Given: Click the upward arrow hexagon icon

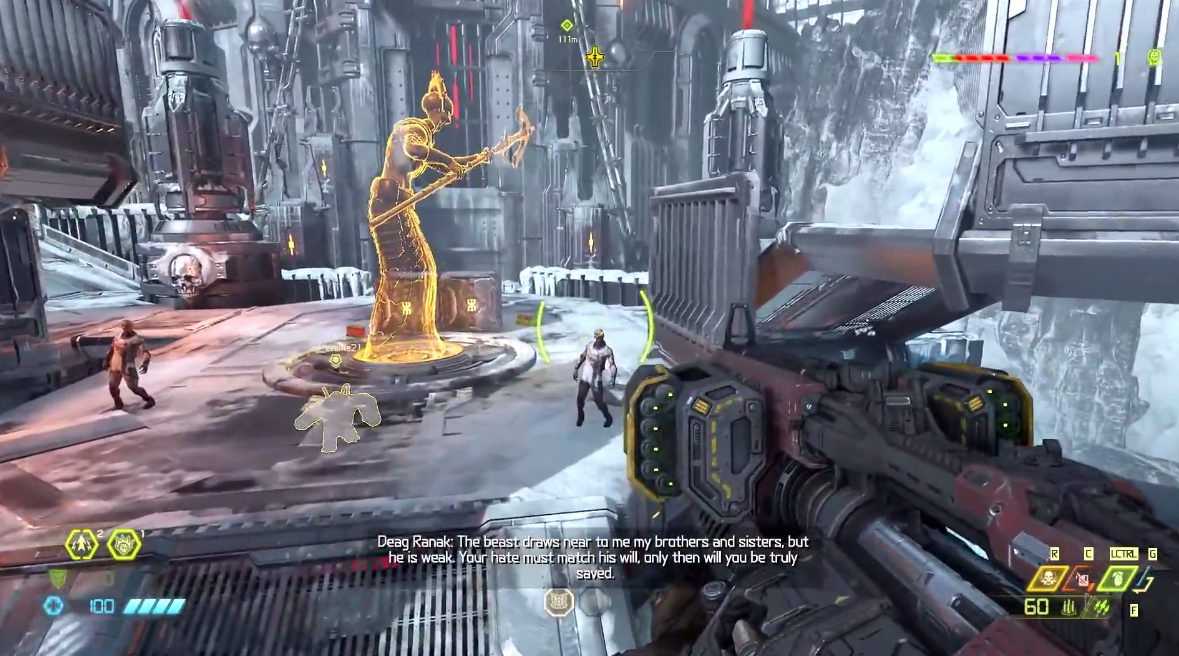Looking at the screenshot, I should (x=82, y=544).
